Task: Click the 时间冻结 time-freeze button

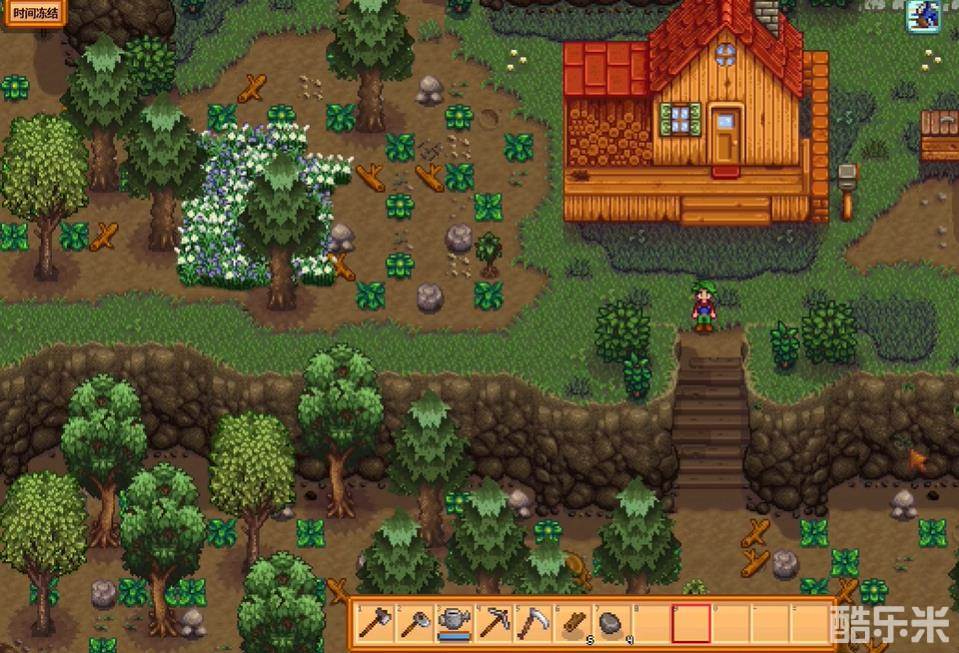Action: pos(33,14)
